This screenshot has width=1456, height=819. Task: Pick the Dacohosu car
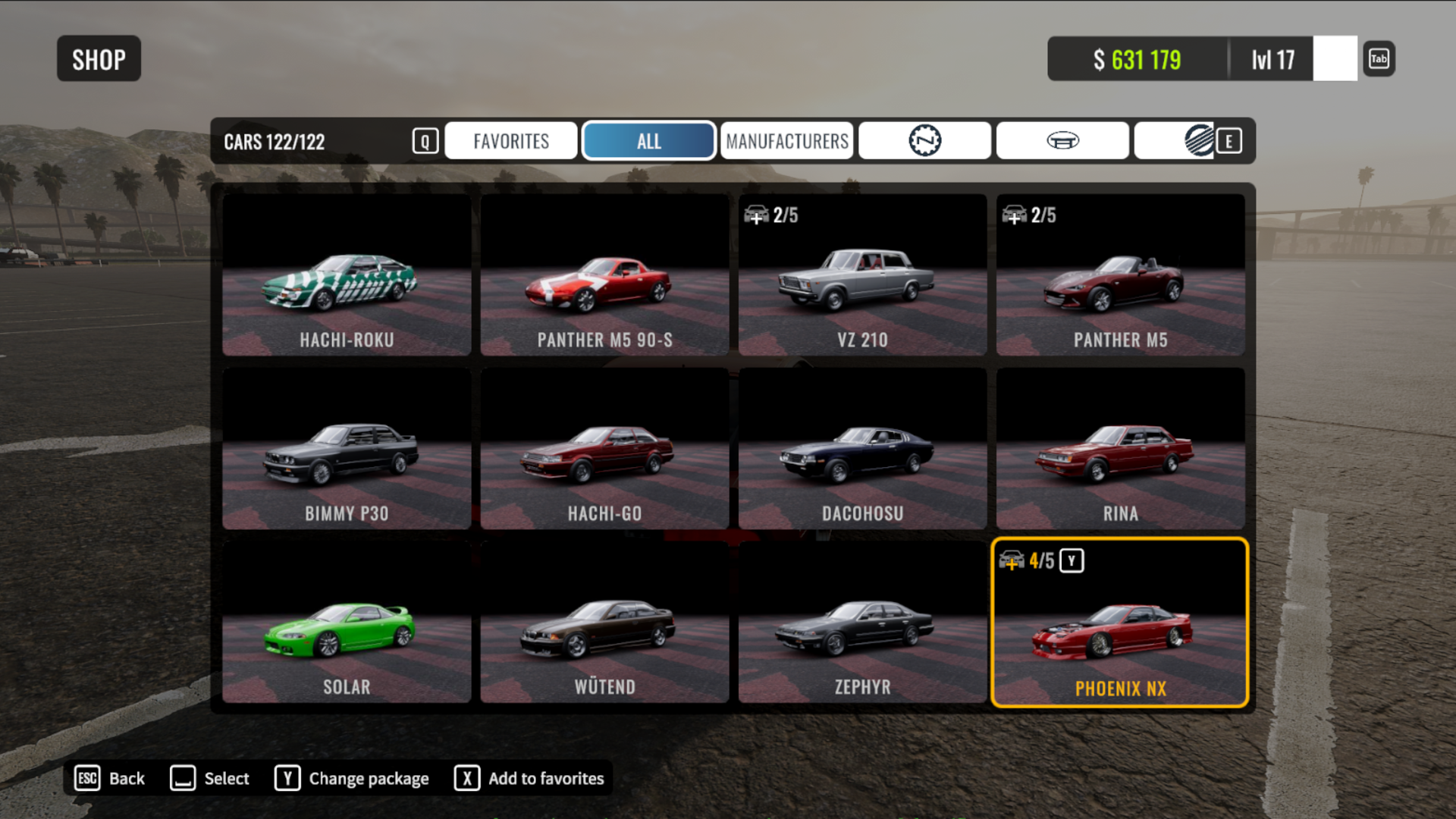click(x=862, y=449)
